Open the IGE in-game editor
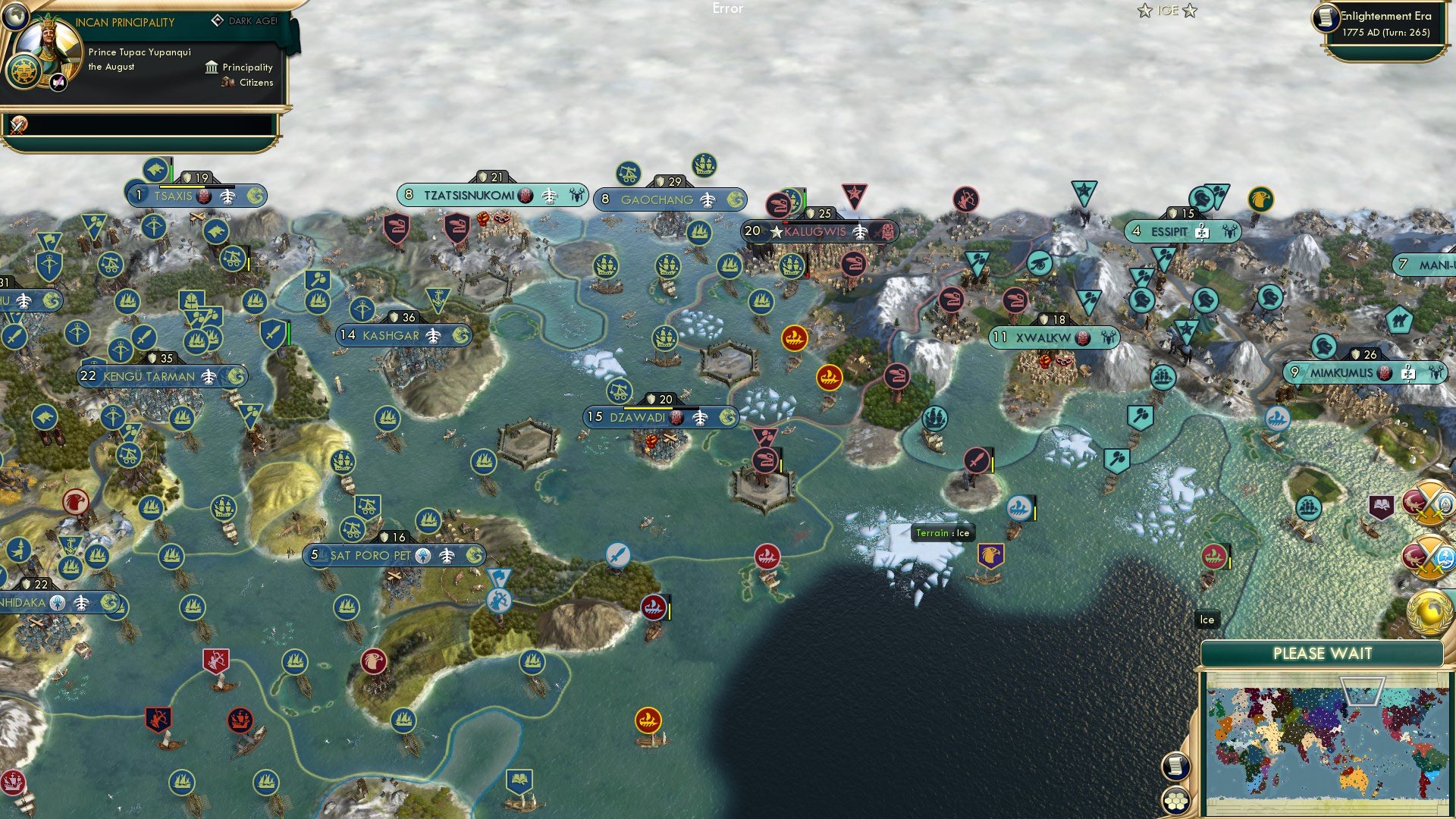Viewport: 1456px width, 819px height. (1167, 11)
